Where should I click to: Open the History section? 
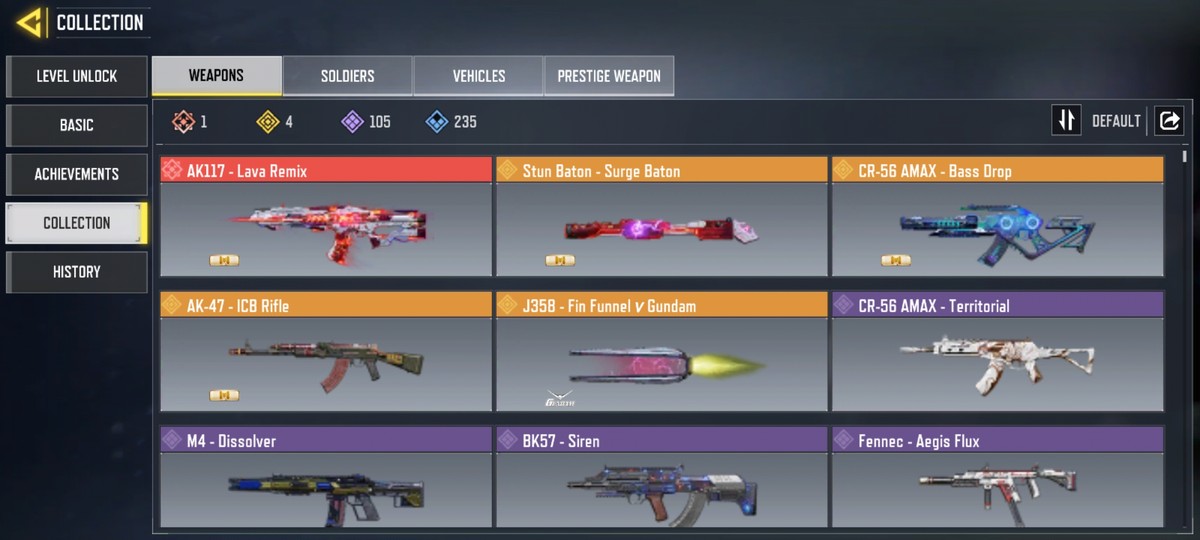[76, 272]
